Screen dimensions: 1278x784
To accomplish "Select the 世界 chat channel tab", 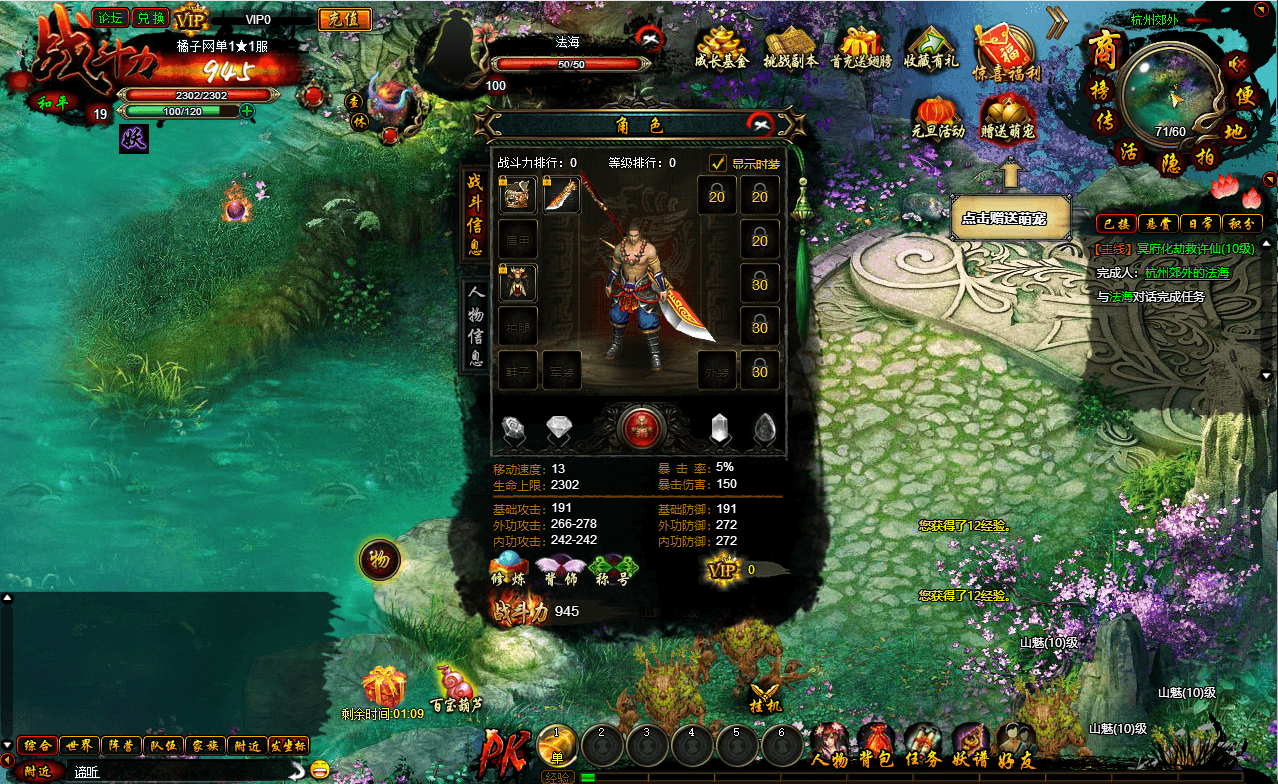I will 79,745.
